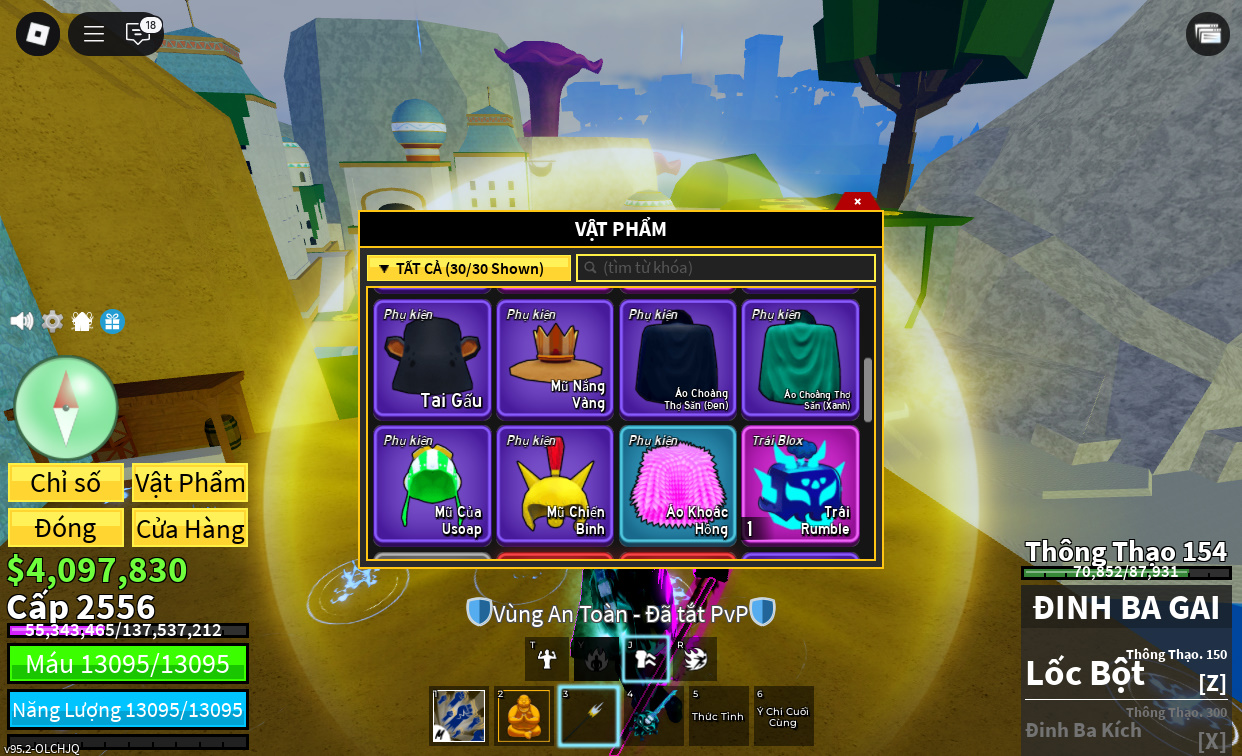Click the Vật Phẩm button
This screenshot has width=1242, height=756.
pyautogui.click(x=190, y=482)
